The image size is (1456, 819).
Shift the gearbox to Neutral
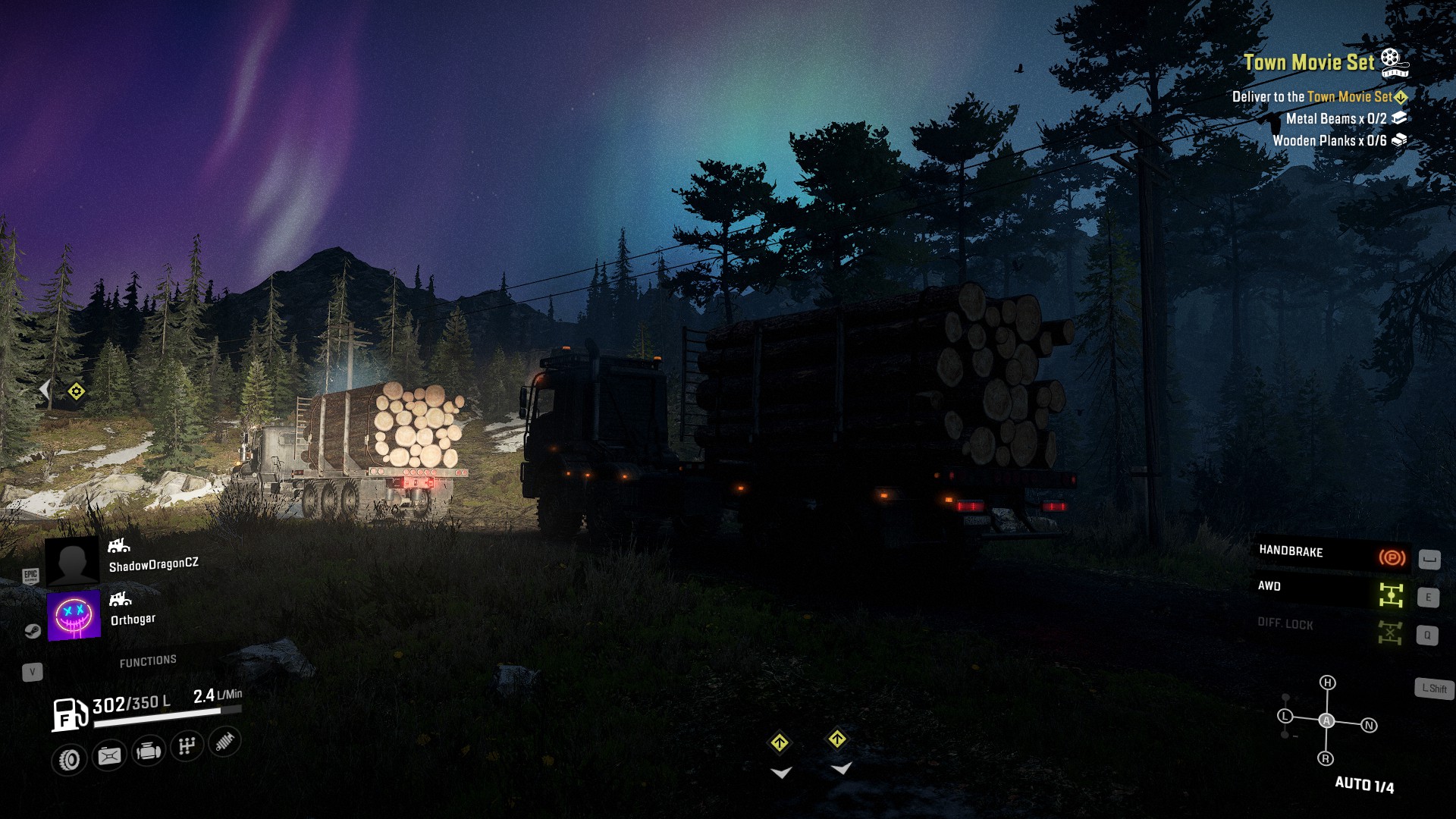click(x=1369, y=726)
